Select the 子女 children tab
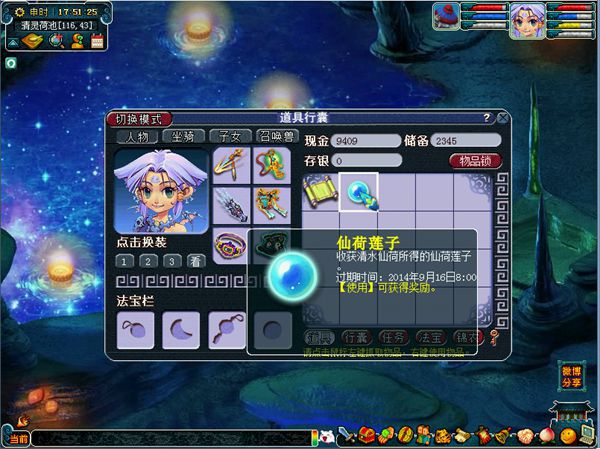The image size is (600, 449). coord(228,137)
